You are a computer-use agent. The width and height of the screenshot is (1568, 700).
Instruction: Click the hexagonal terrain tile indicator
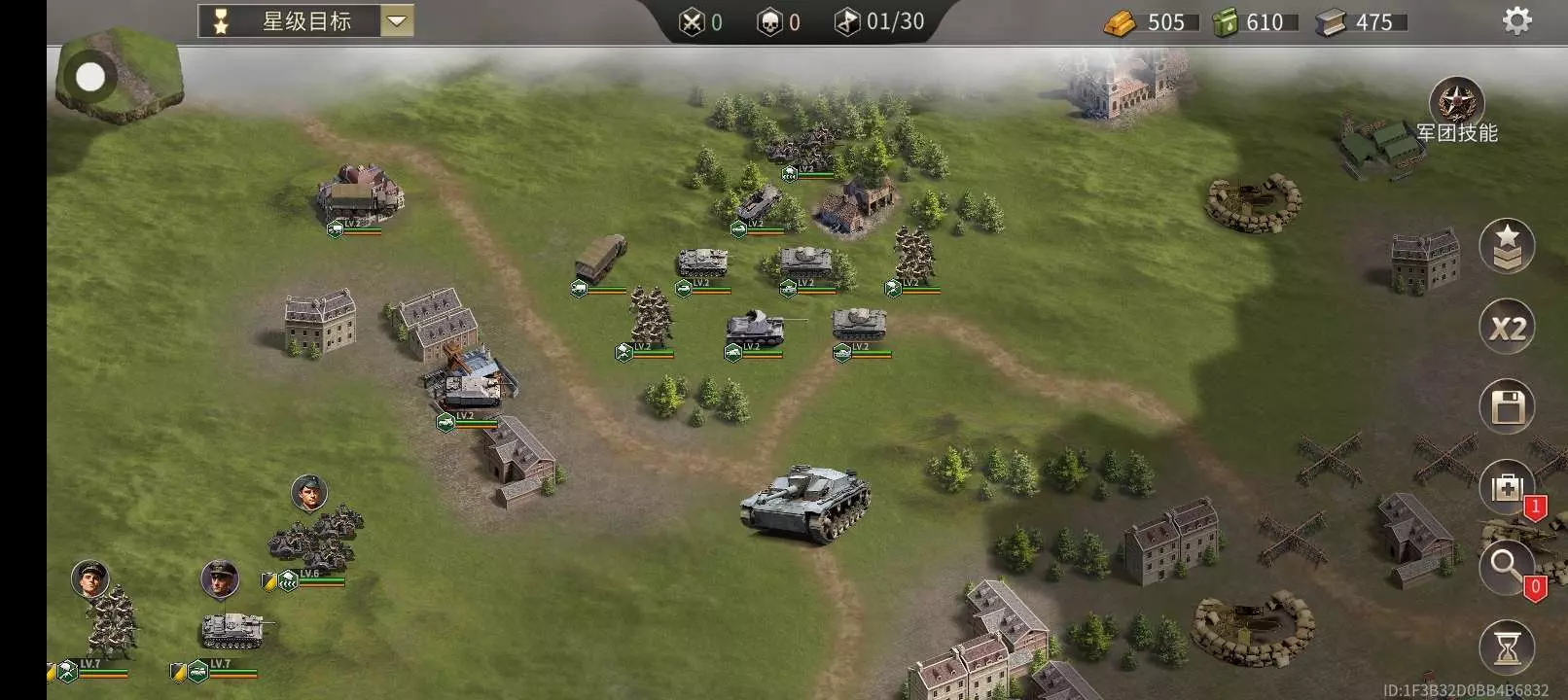(119, 75)
